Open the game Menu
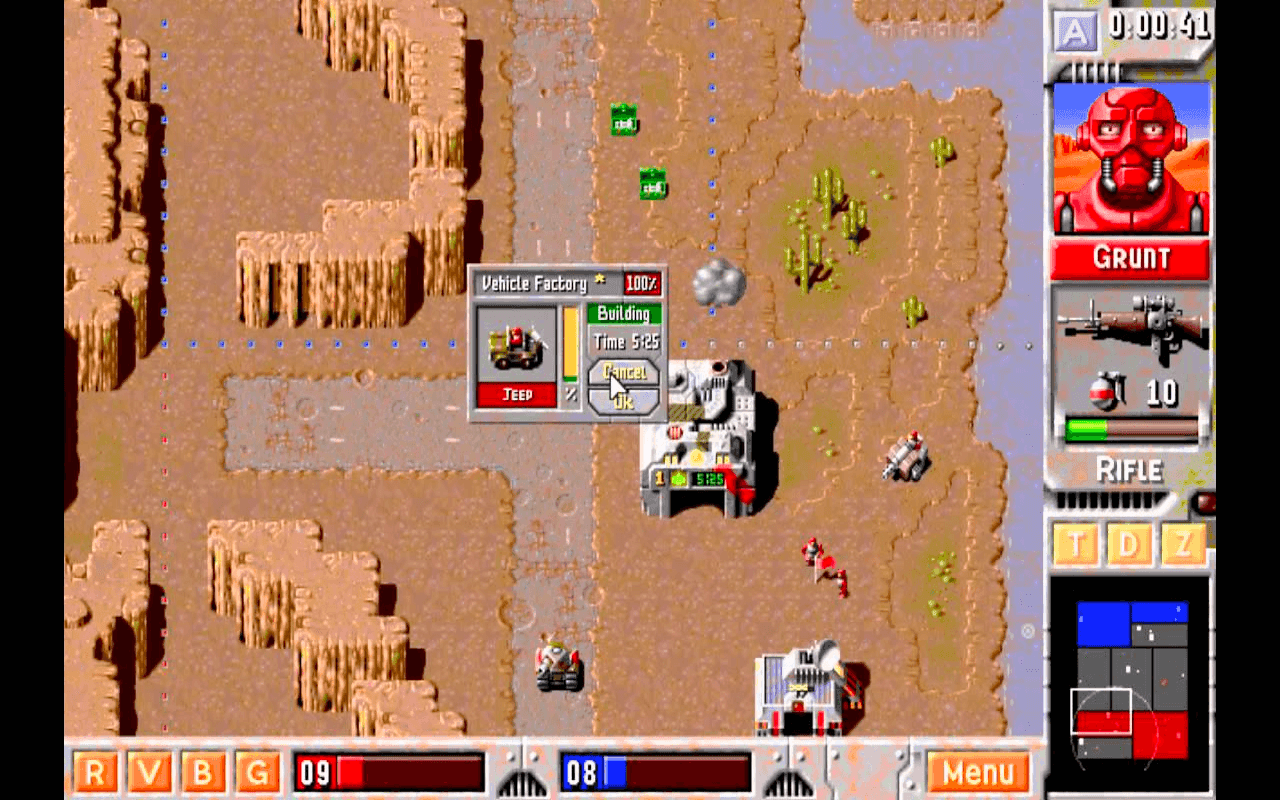Image resolution: width=1280 pixels, height=800 pixels. (x=978, y=772)
